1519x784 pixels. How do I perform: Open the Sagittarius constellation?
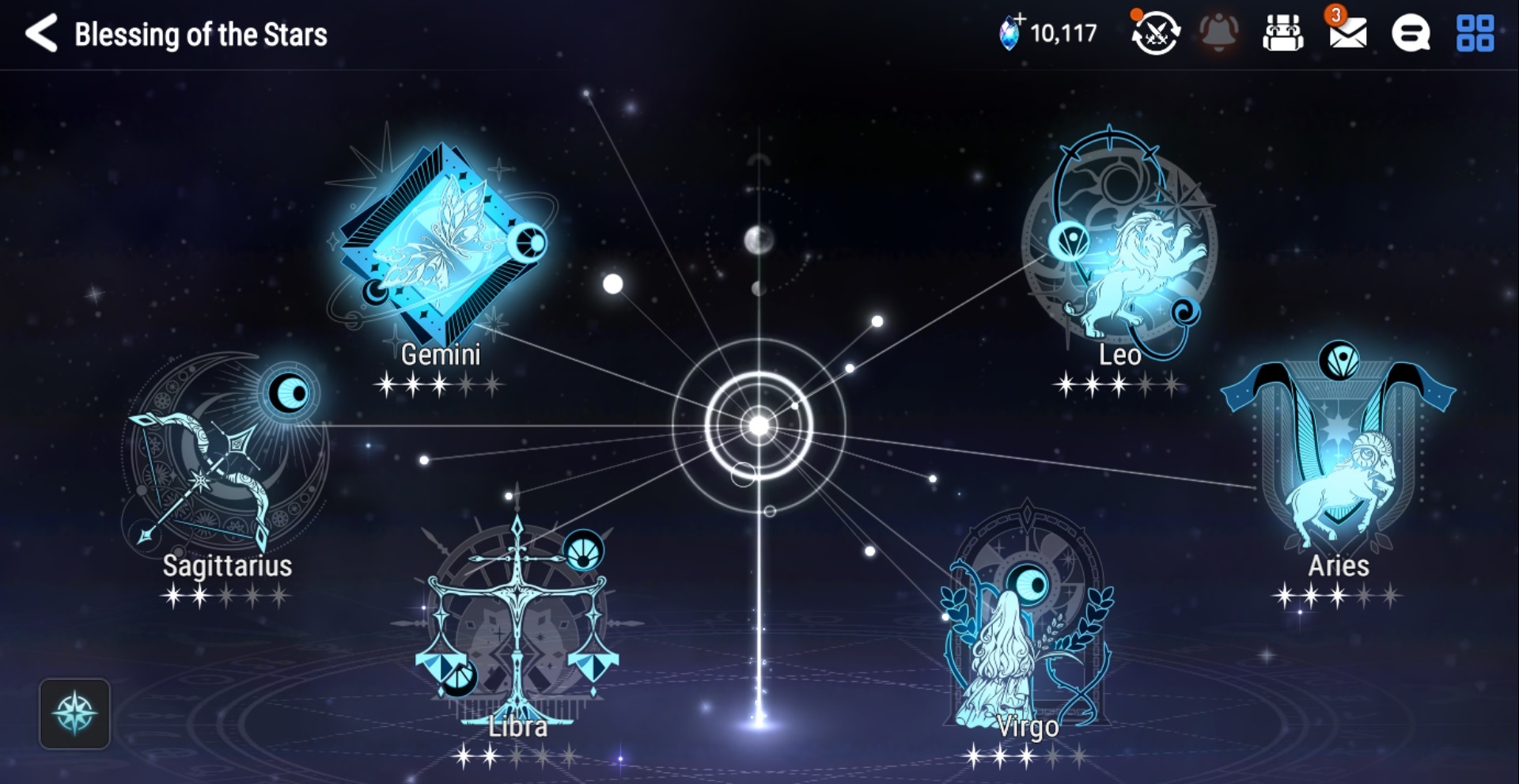(x=225, y=459)
